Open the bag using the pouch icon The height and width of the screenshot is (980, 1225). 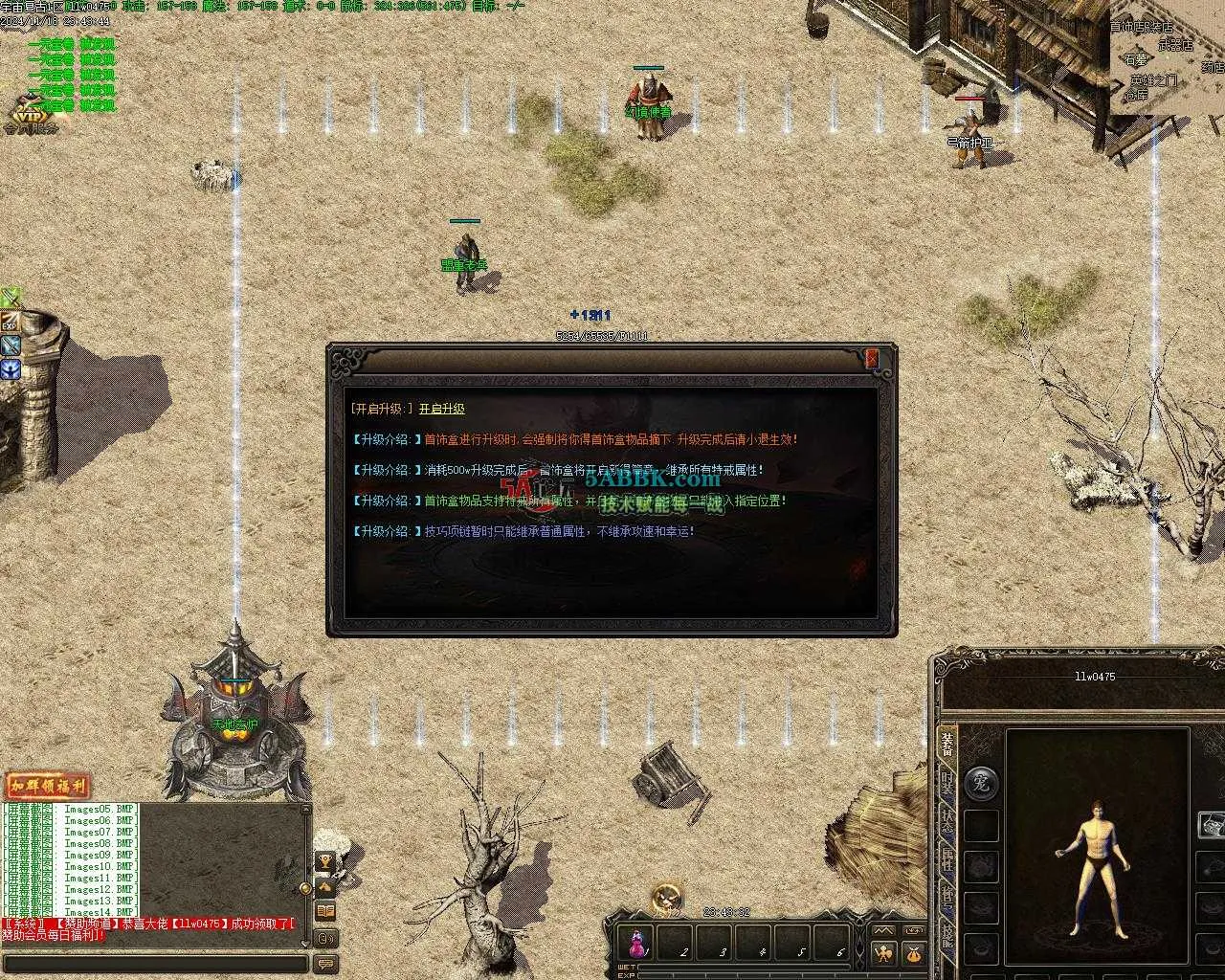click(x=913, y=953)
